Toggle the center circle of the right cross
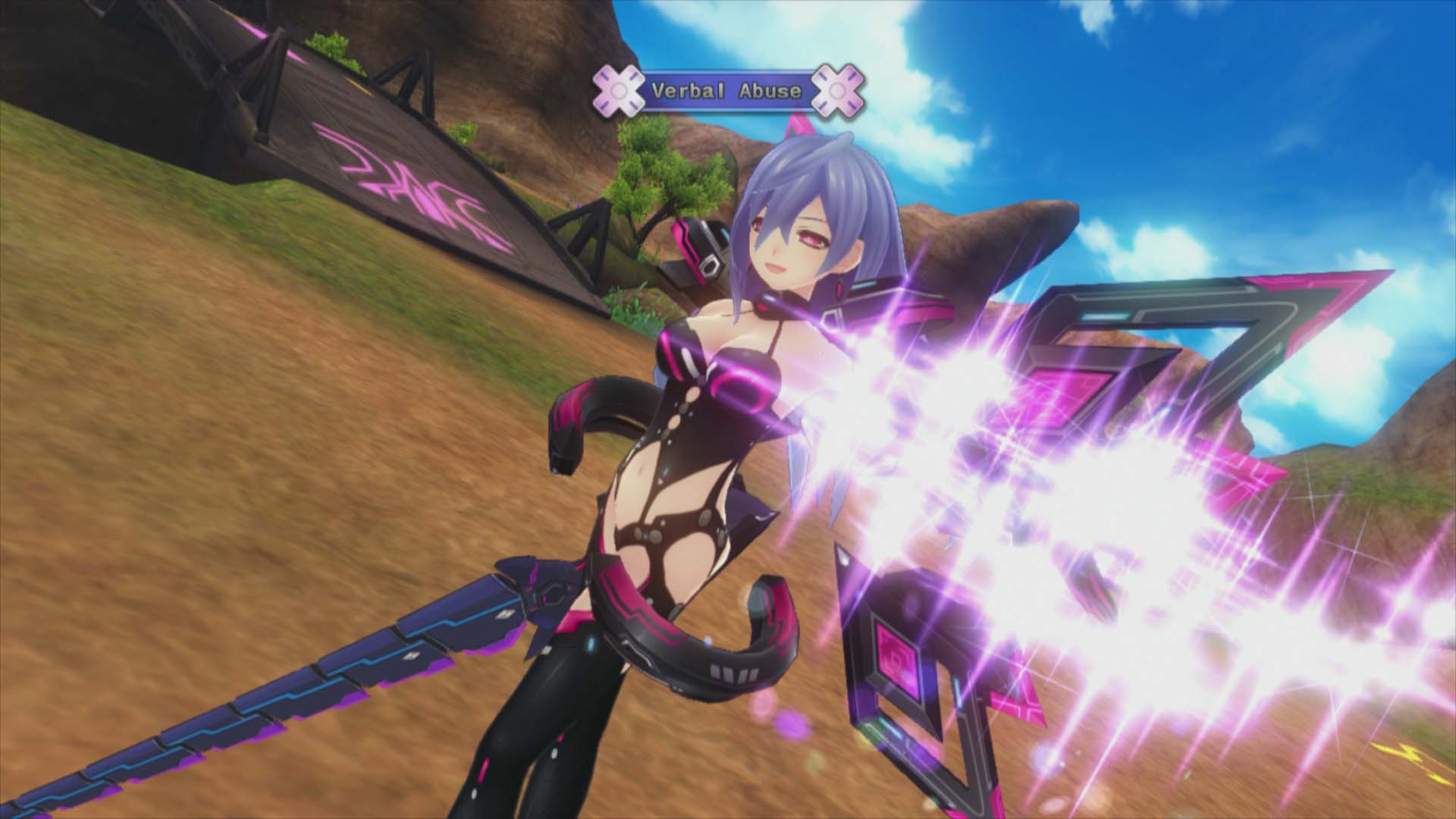The height and width of the screenshot is (819, 1456). pos(837,89)
